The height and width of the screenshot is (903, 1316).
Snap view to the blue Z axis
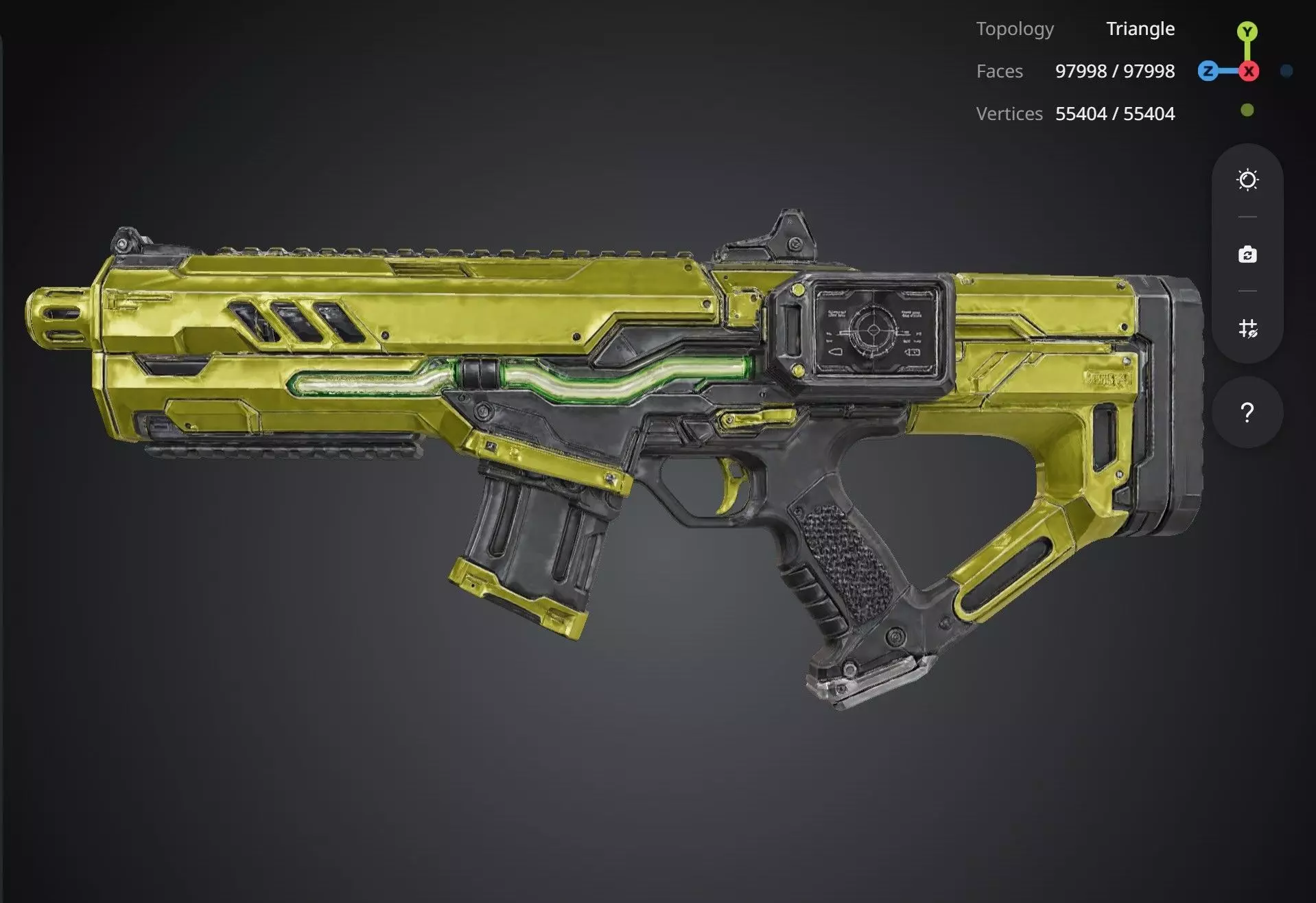coord(1208,71)
